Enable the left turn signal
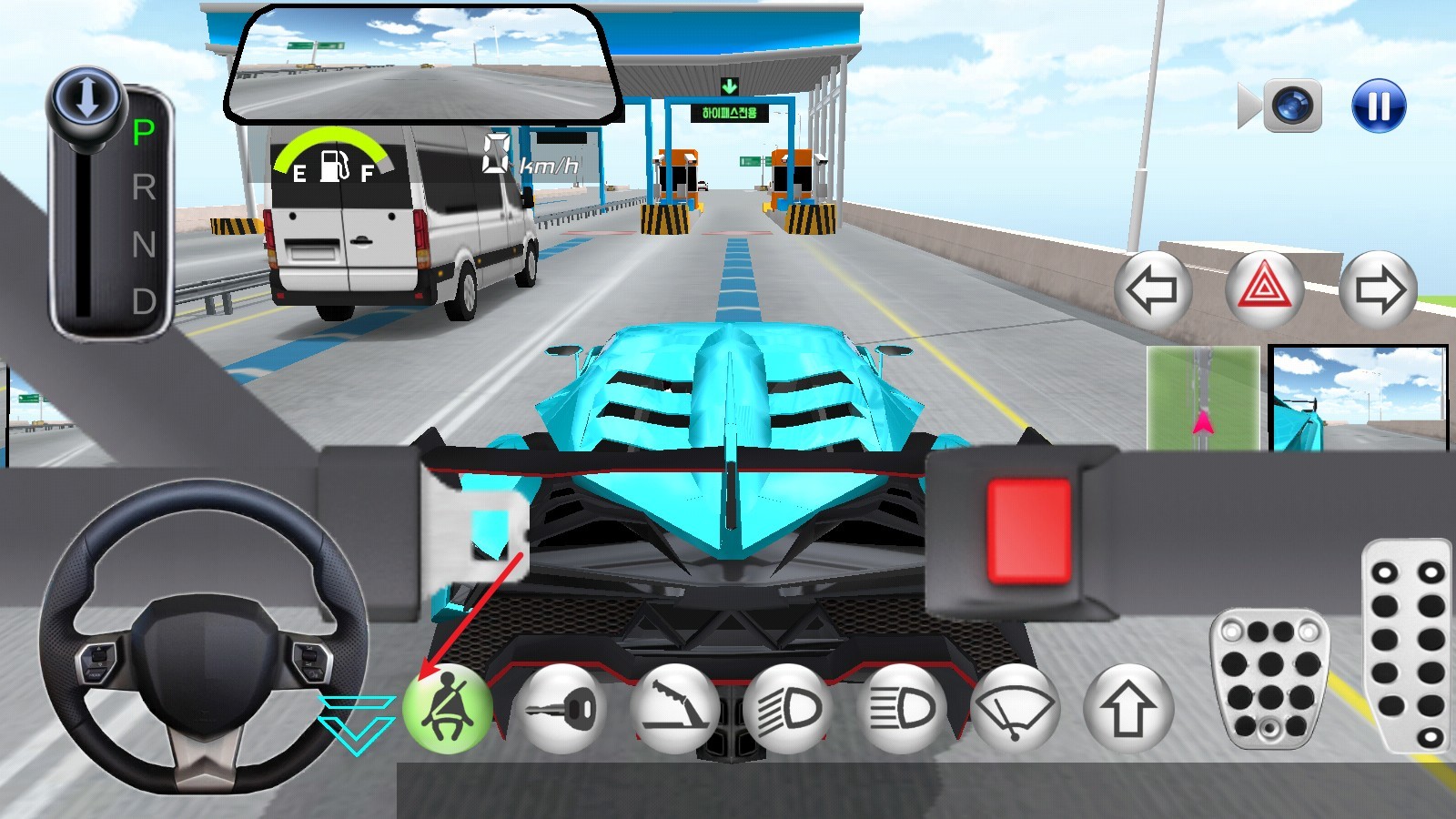The image size is (1456, 819). click(1152, 288)
